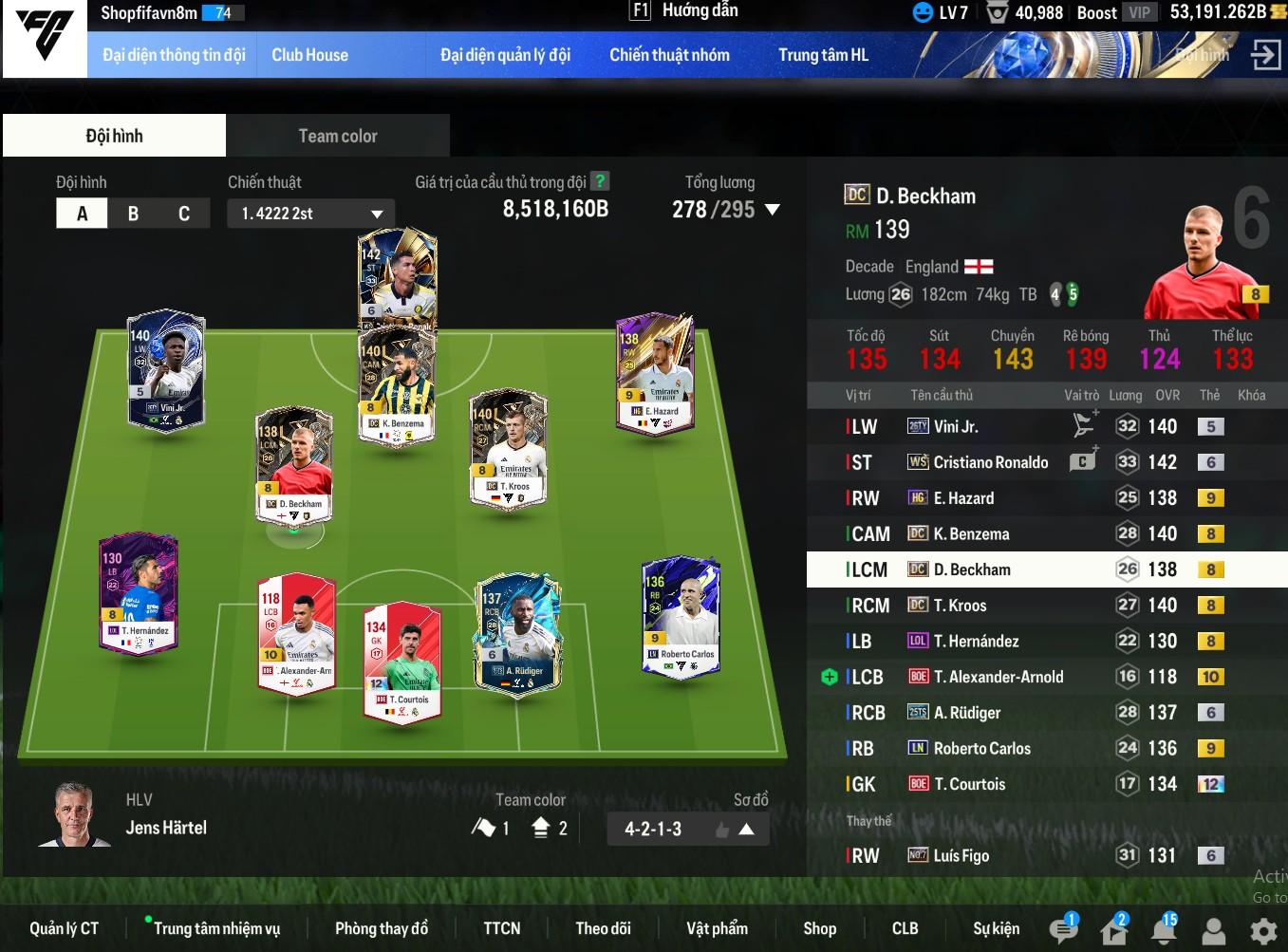Pick T. Courtois goalkeeper card on pitch
This screenshot has height=952, width=1288.
[402, 662]
